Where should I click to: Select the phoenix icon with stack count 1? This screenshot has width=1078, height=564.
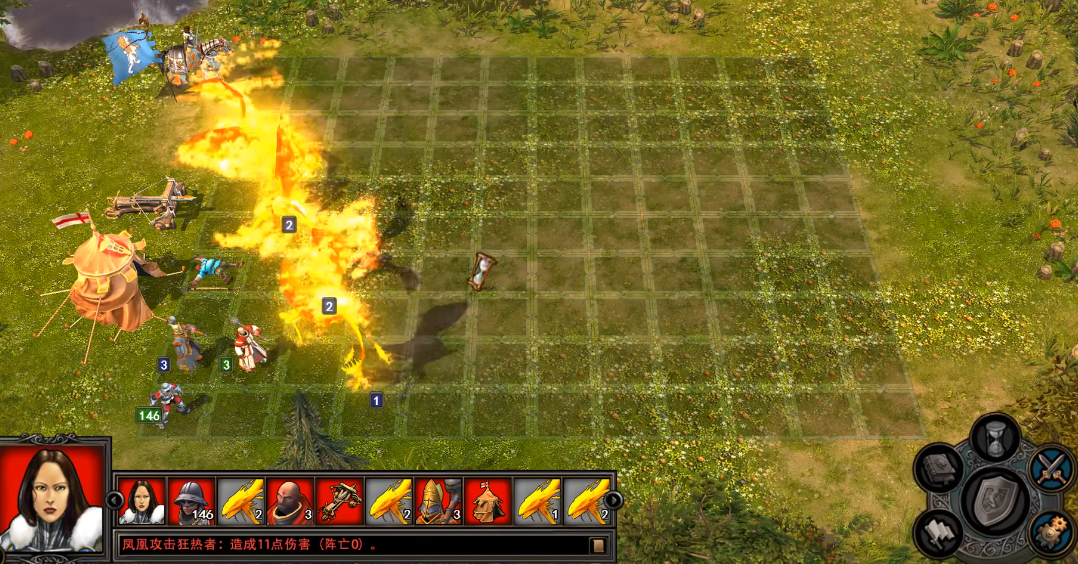tap(537, 501)
